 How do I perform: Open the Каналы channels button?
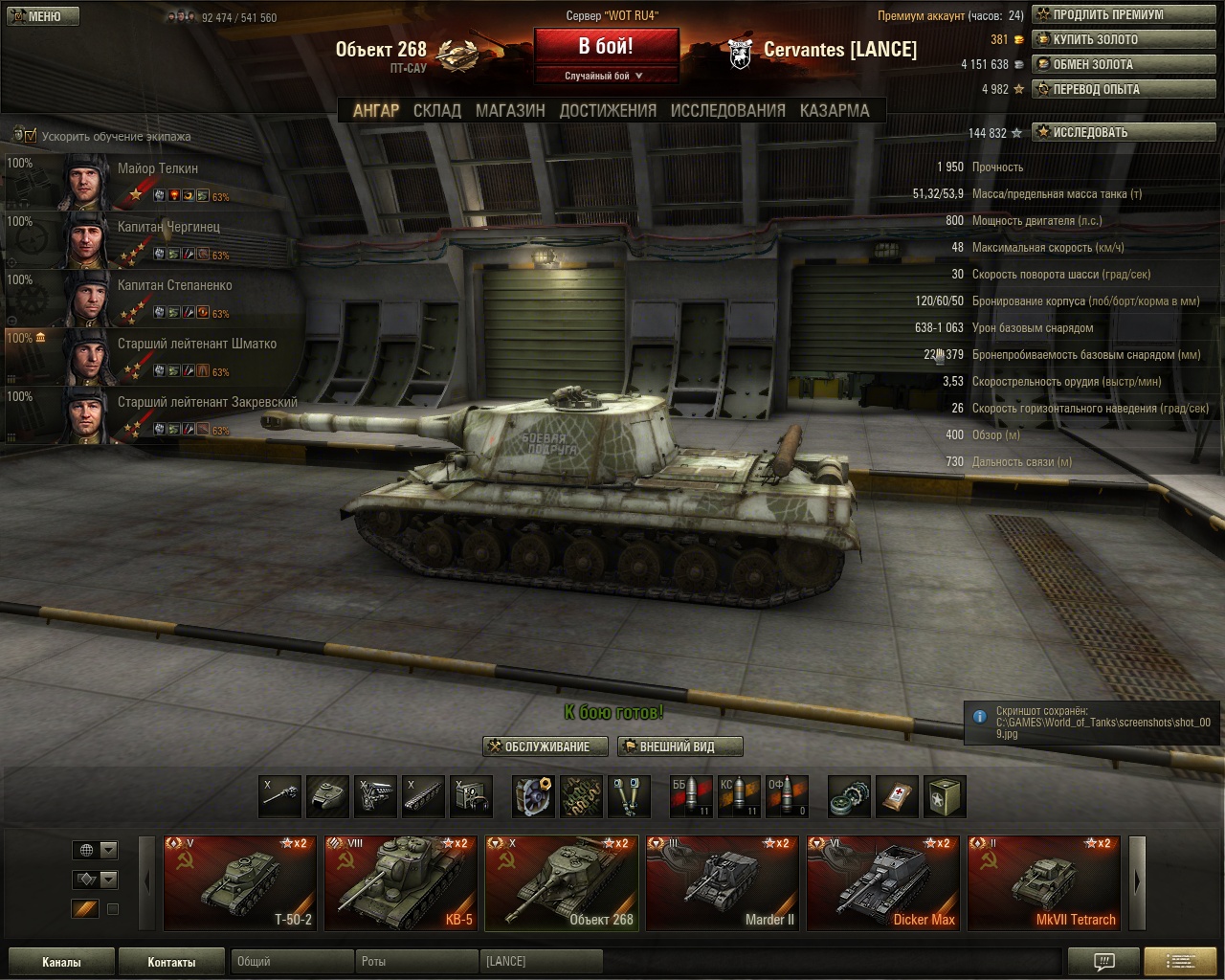[x=61, y=962]
